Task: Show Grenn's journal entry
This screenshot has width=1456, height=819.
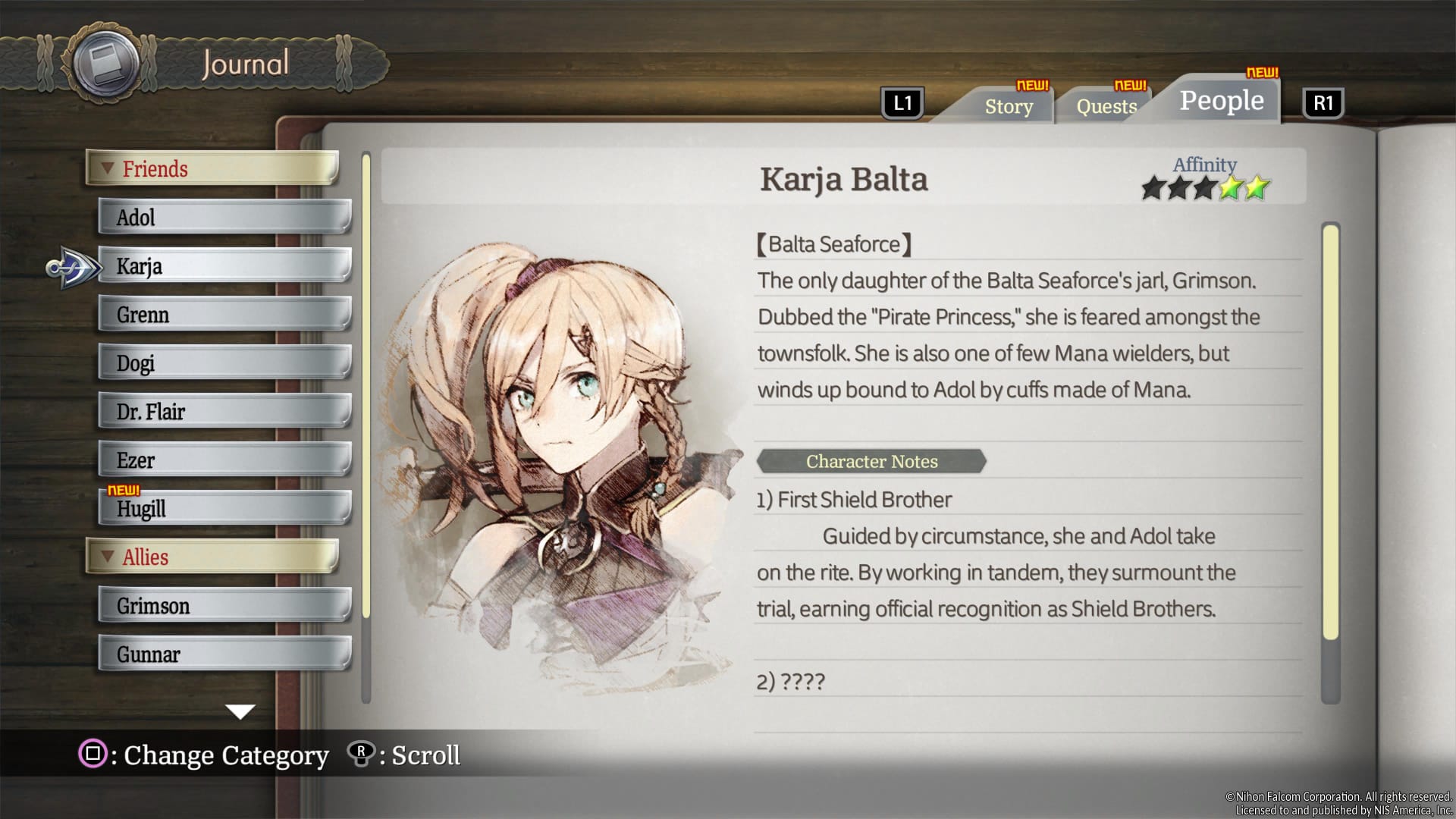Action: (224, 315)
